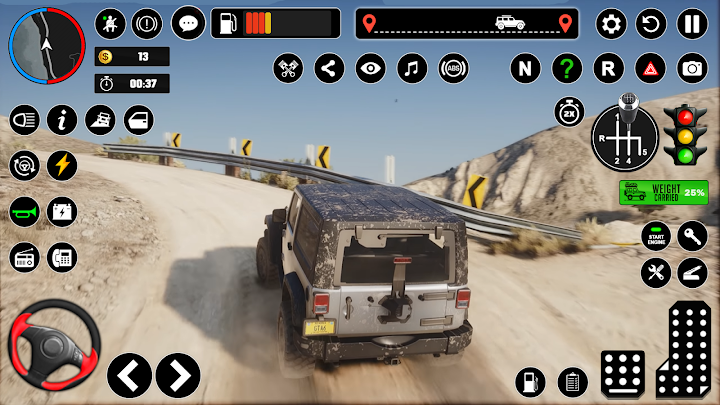This screenshot has height=405, width=720.
Task: Change camera view with the eye icon
Action: (371, 68)
